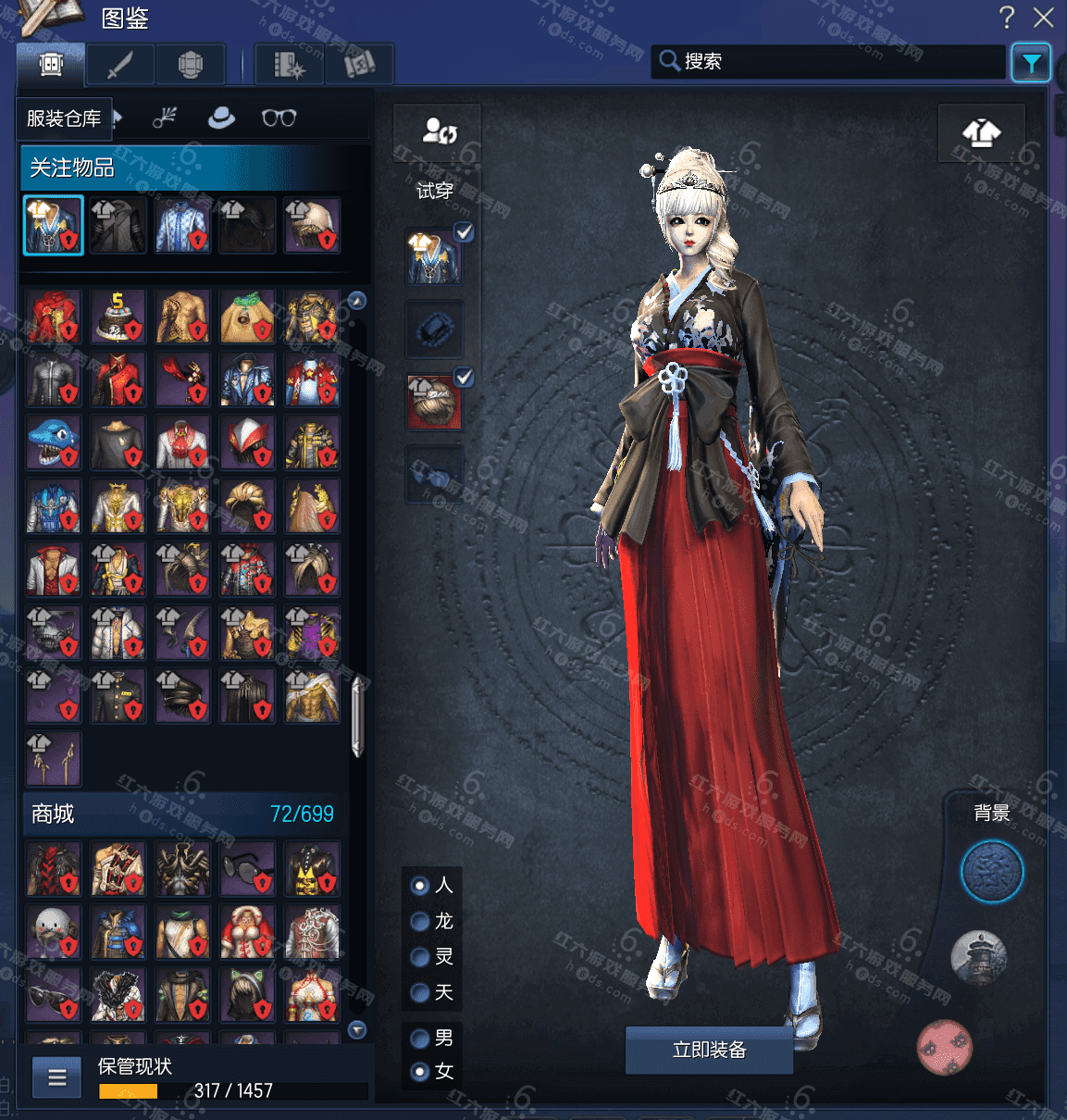
Task: Click the 搜索 search field
Action: click(833, 61)
